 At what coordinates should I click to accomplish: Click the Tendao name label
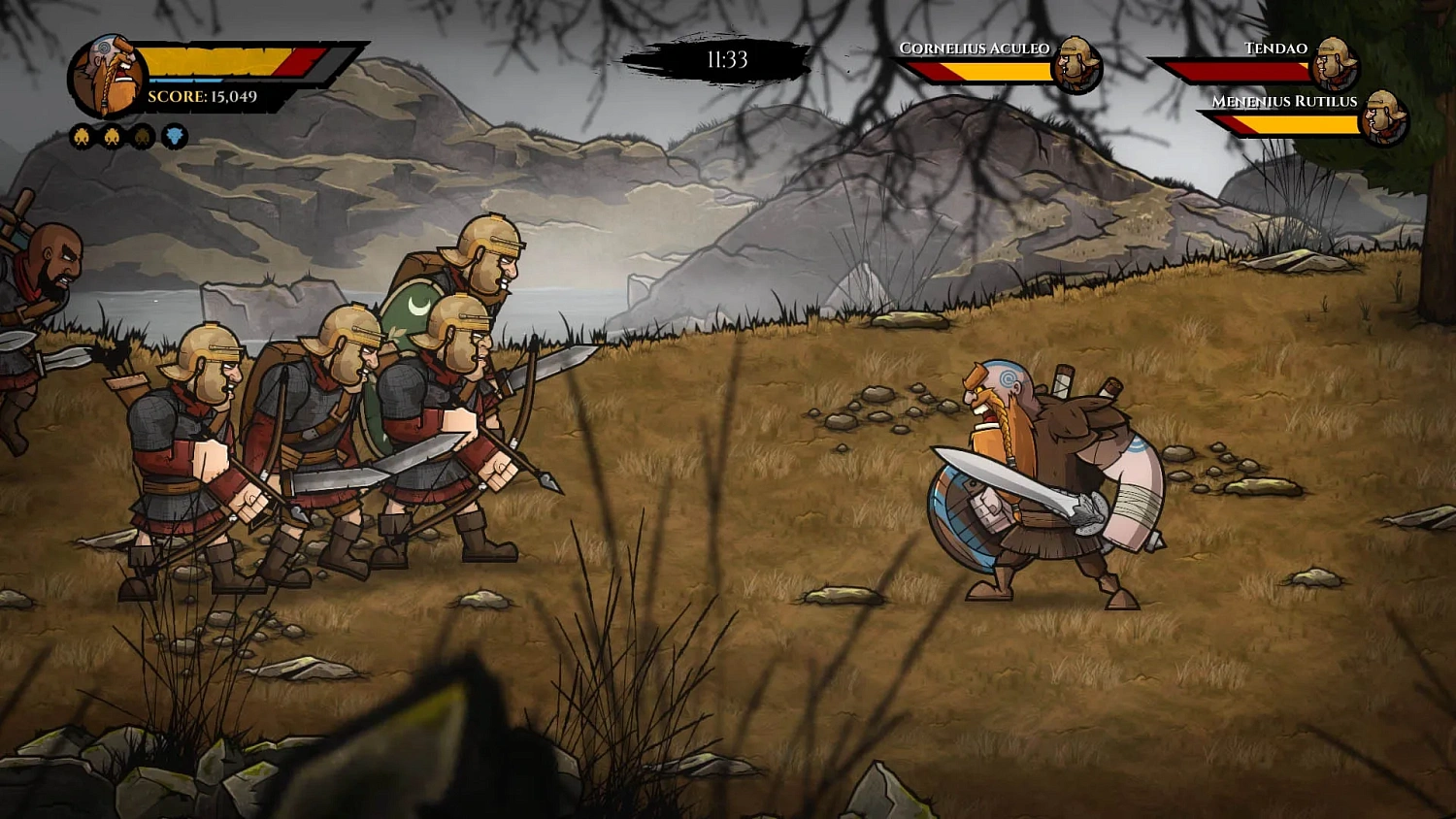1274,49
